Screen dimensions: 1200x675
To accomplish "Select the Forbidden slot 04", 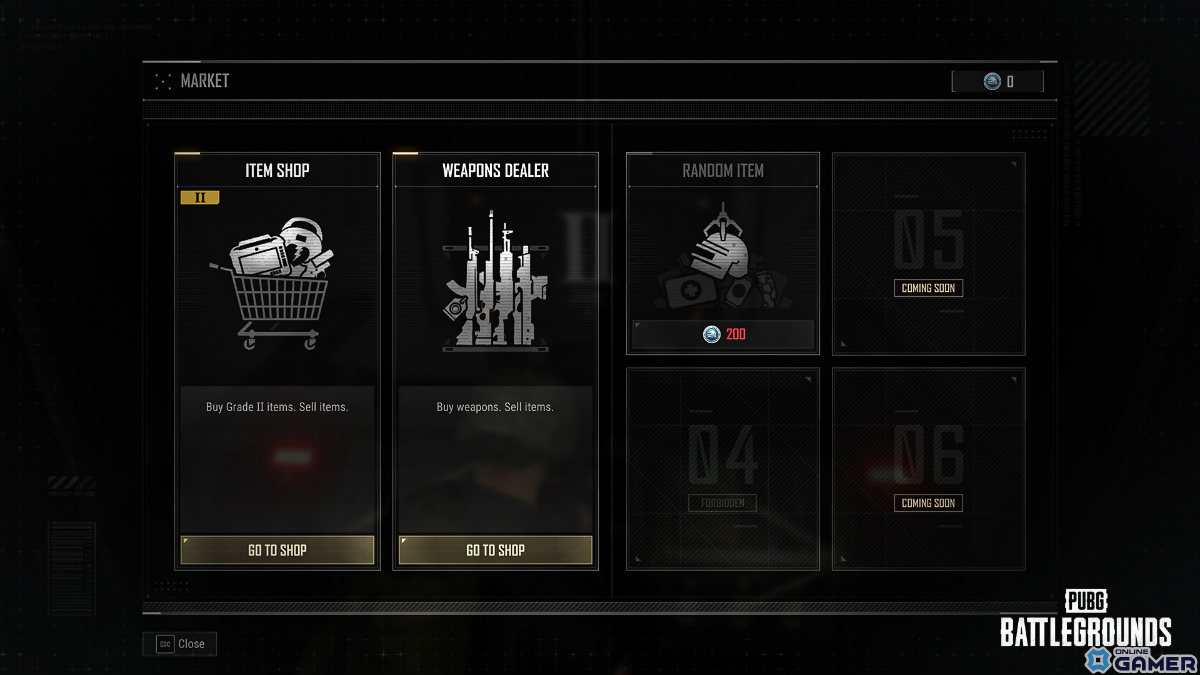I will point(722,468).
